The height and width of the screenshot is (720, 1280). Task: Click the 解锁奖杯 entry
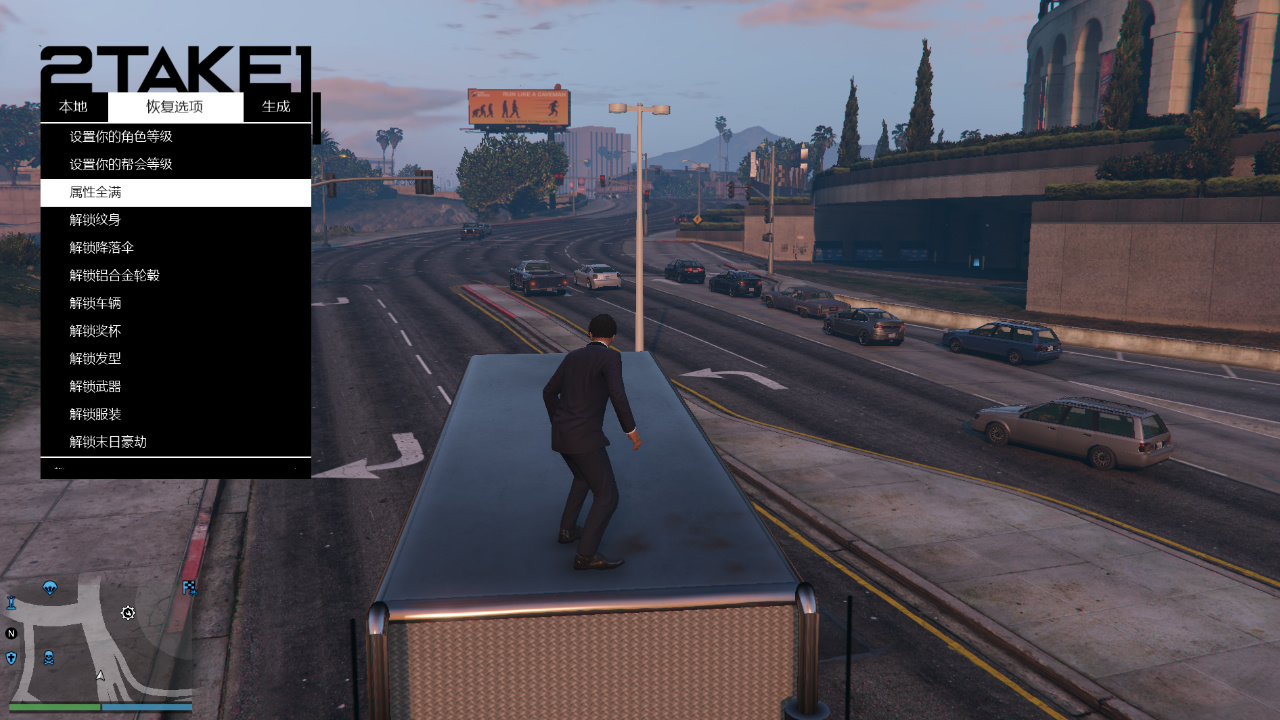coord(96,331)
